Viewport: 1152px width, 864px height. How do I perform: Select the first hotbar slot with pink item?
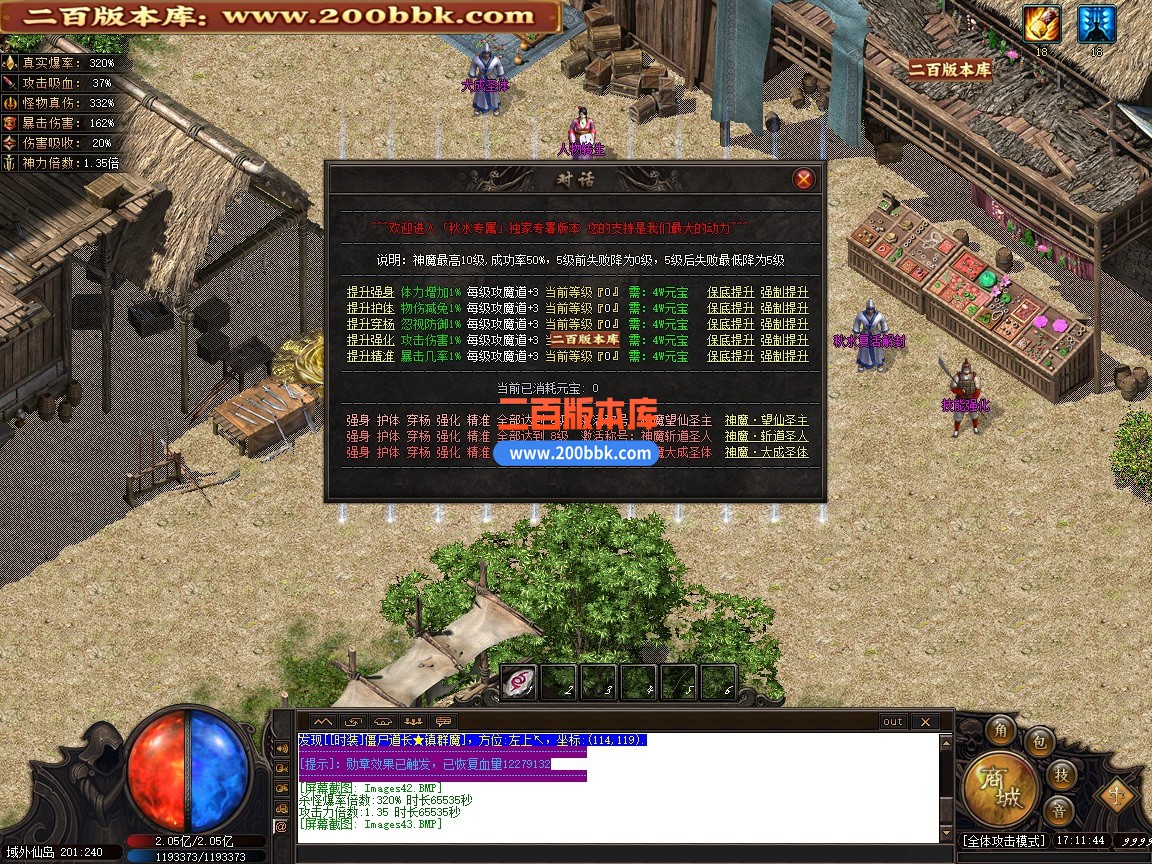[x=518, y=682]
